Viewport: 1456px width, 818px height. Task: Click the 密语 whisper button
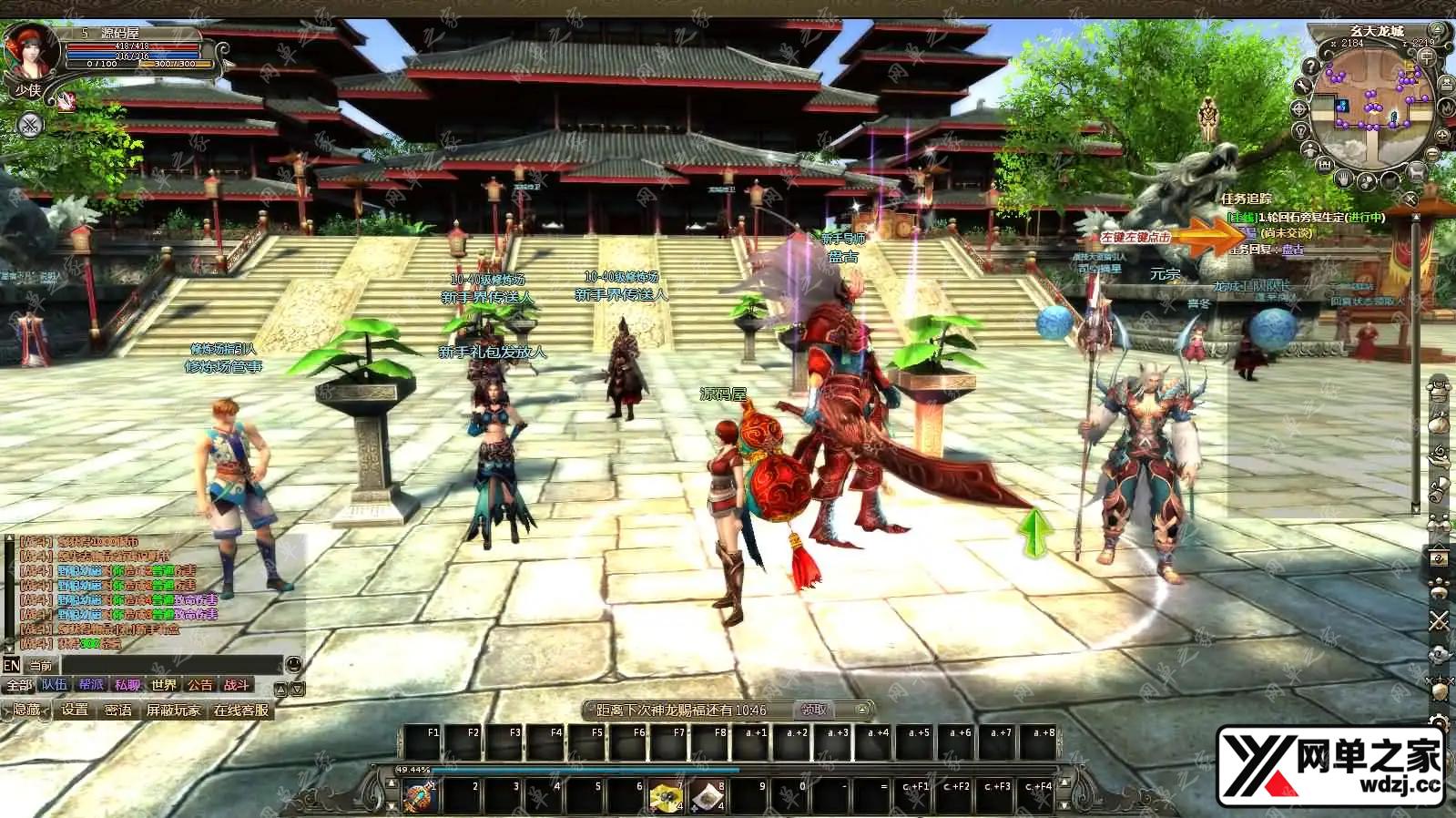(x=118, y=710)
